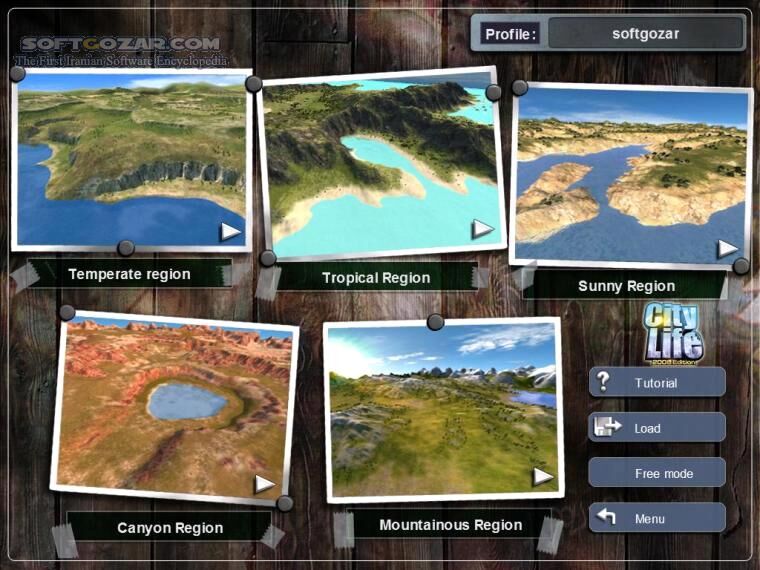Open the Load game screen

click(x=656, y=428)
